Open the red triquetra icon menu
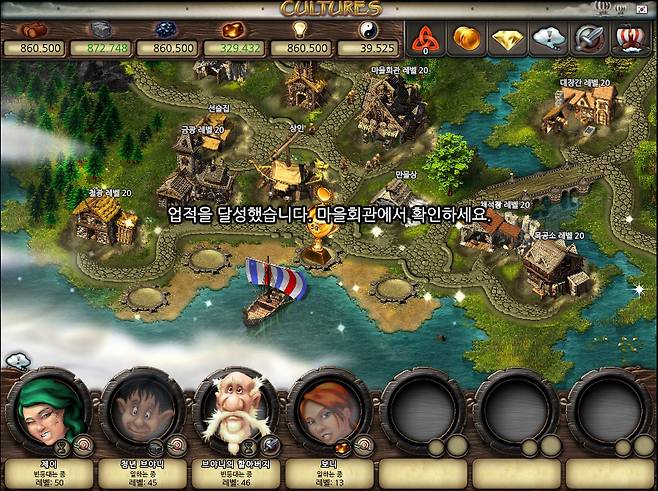This screenshot has width=658, height=491. point(427,38)
